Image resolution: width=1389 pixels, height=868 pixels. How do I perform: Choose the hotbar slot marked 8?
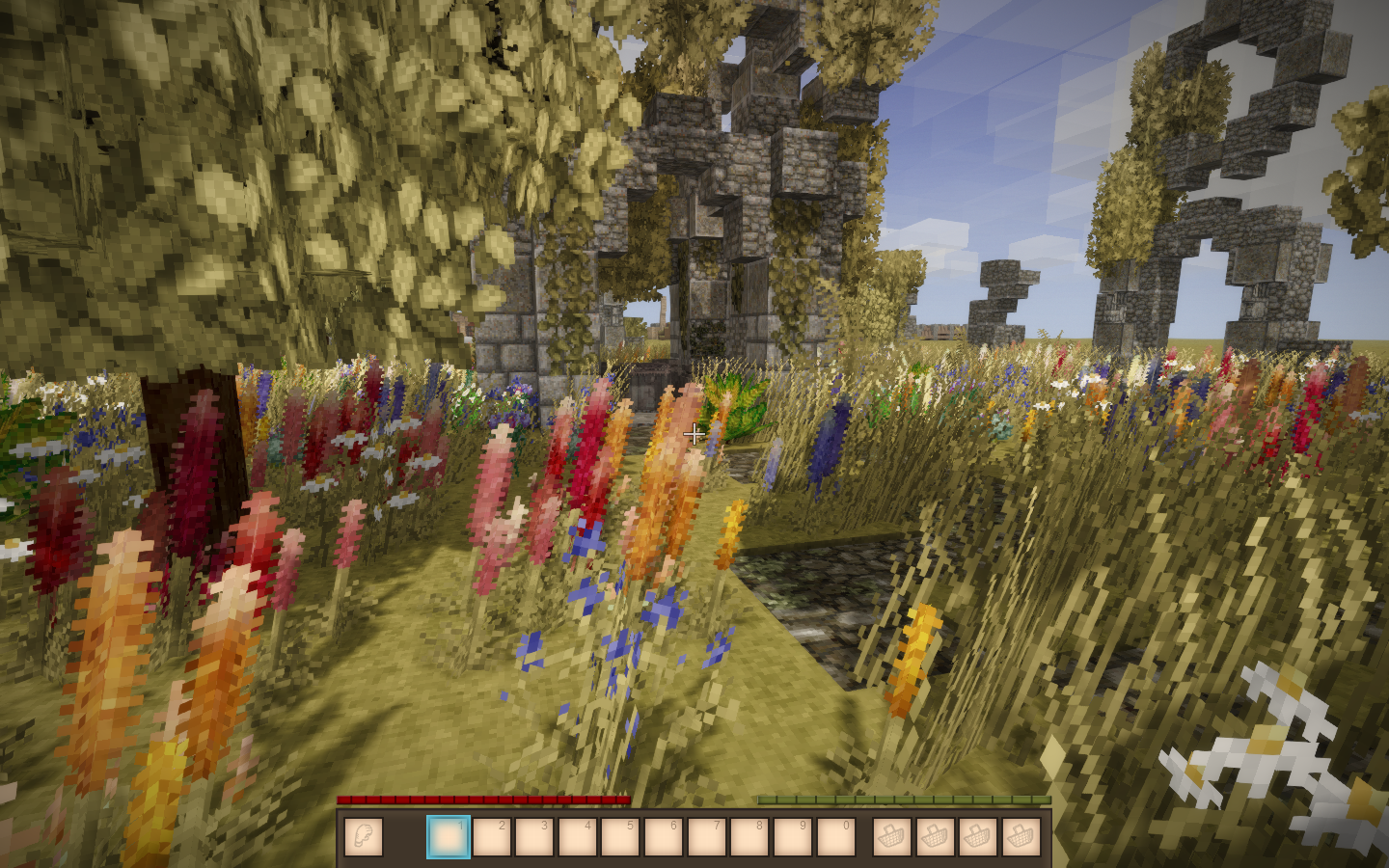point(749,837)
